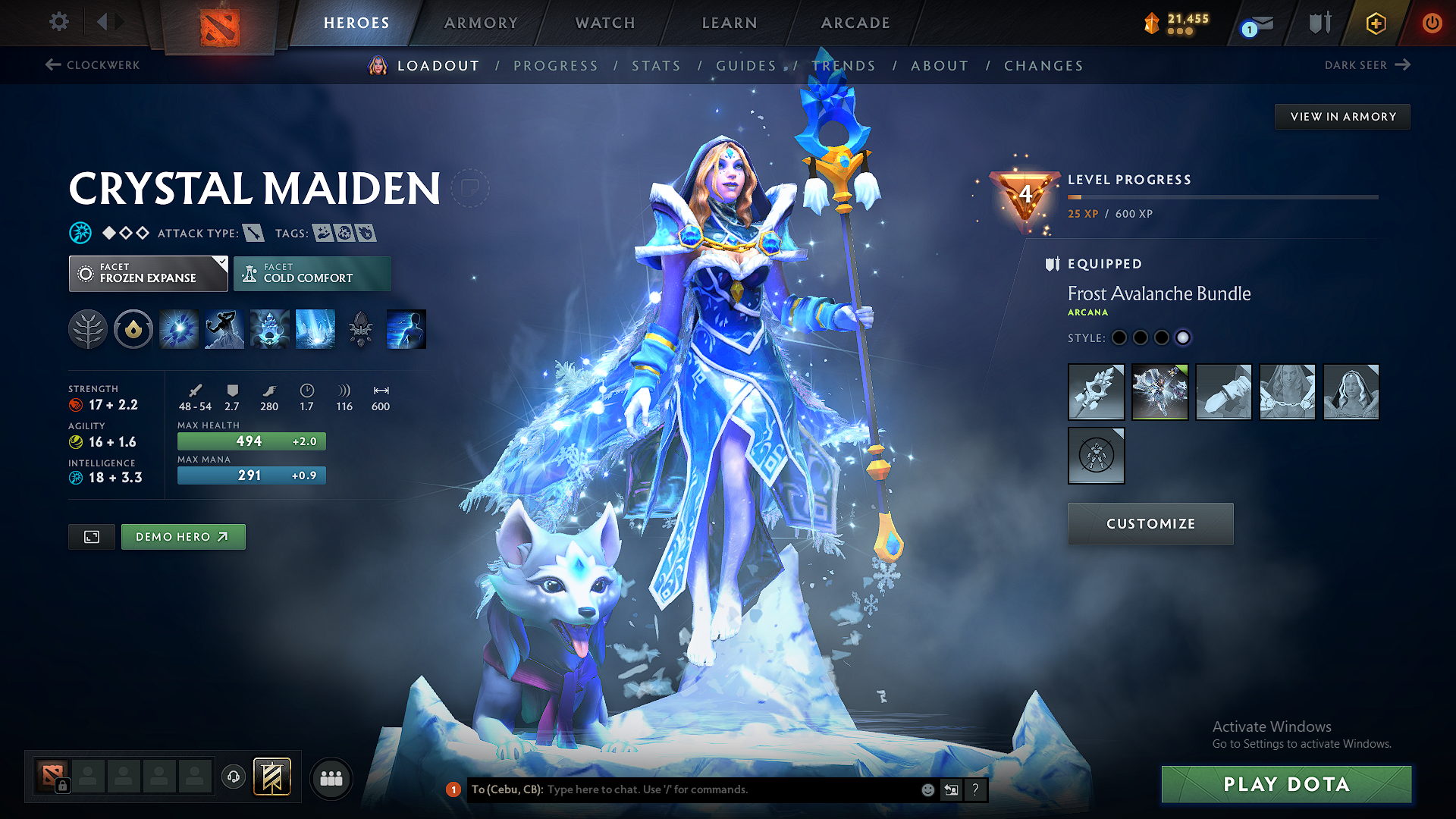Select the fourth Arcana style radio
The height and width of the screenshot is (819, 1456).
[x=1183, y=338]
